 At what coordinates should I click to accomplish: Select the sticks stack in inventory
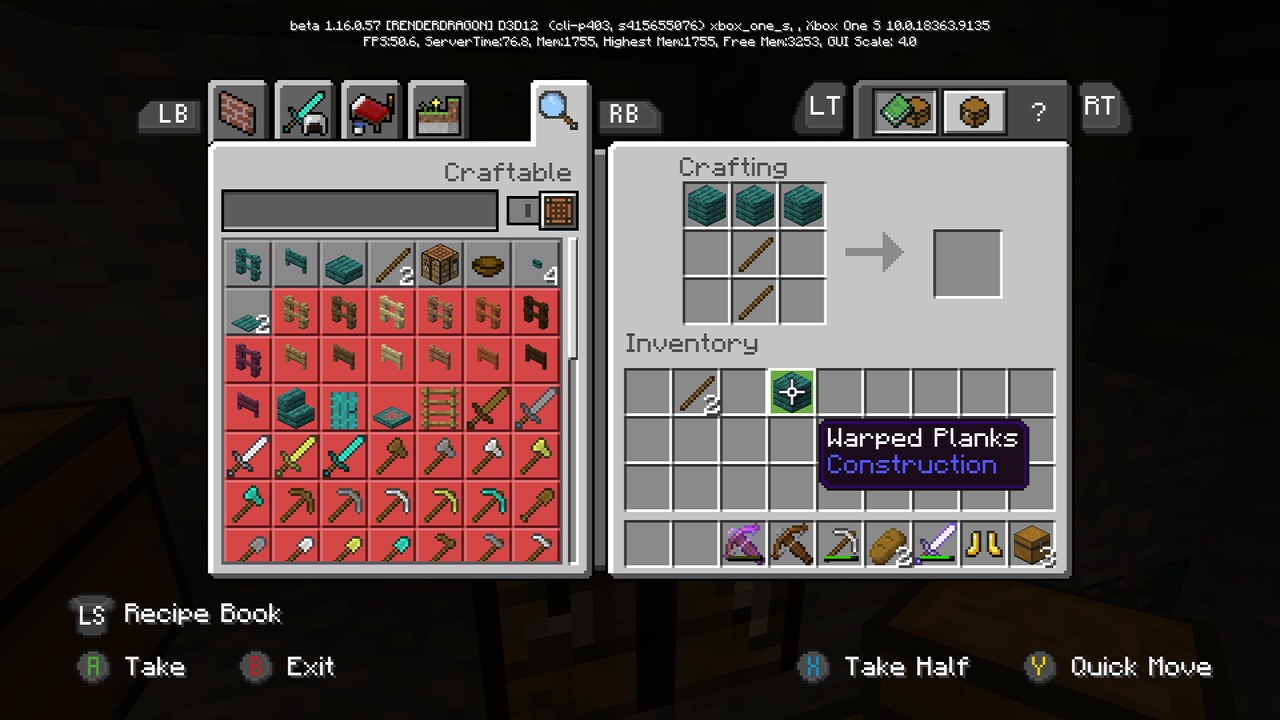pyautogui.click(x=696, y=392)
